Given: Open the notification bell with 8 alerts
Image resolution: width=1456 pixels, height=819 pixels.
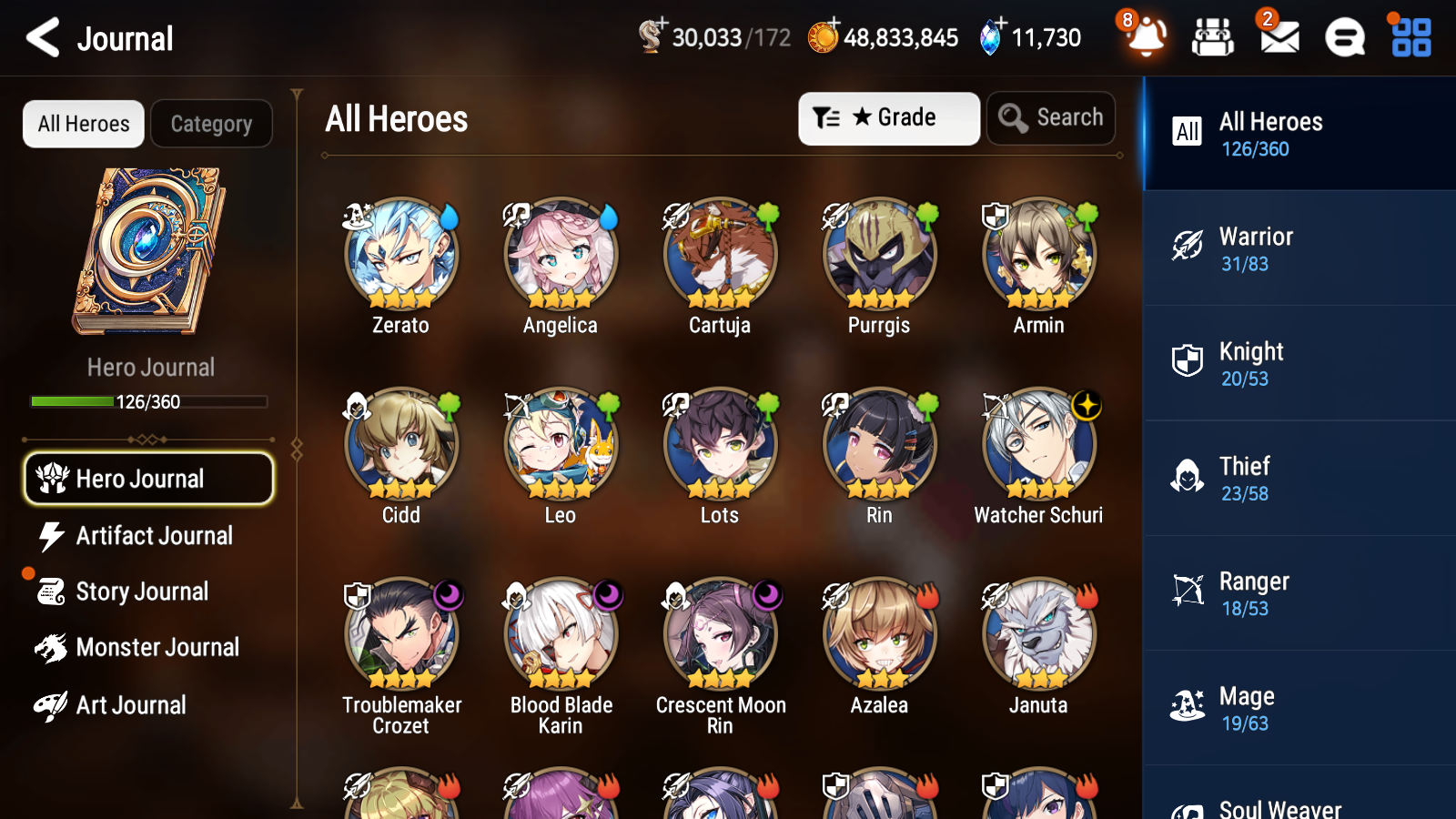Looking at the screenshot, I should point(1146,38).
